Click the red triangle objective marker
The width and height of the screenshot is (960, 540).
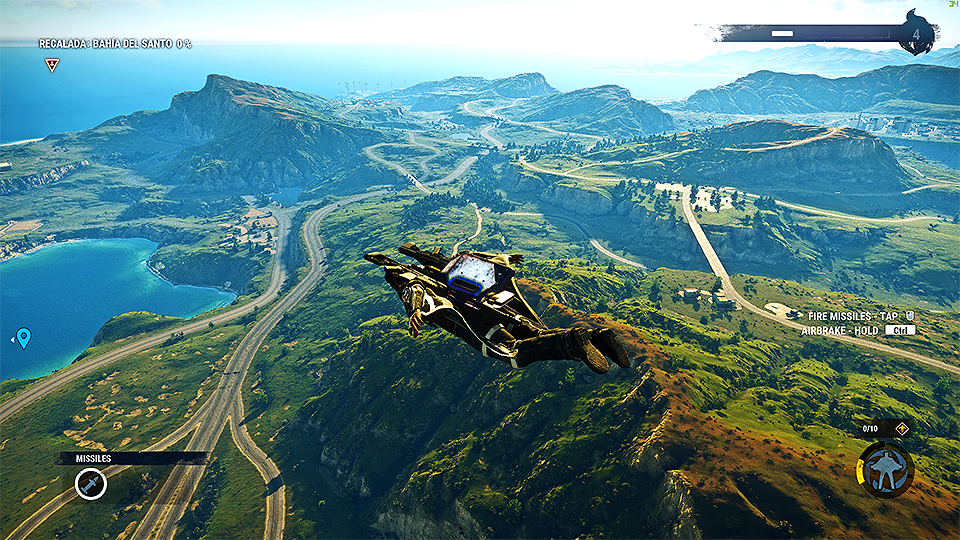point(52,65)
